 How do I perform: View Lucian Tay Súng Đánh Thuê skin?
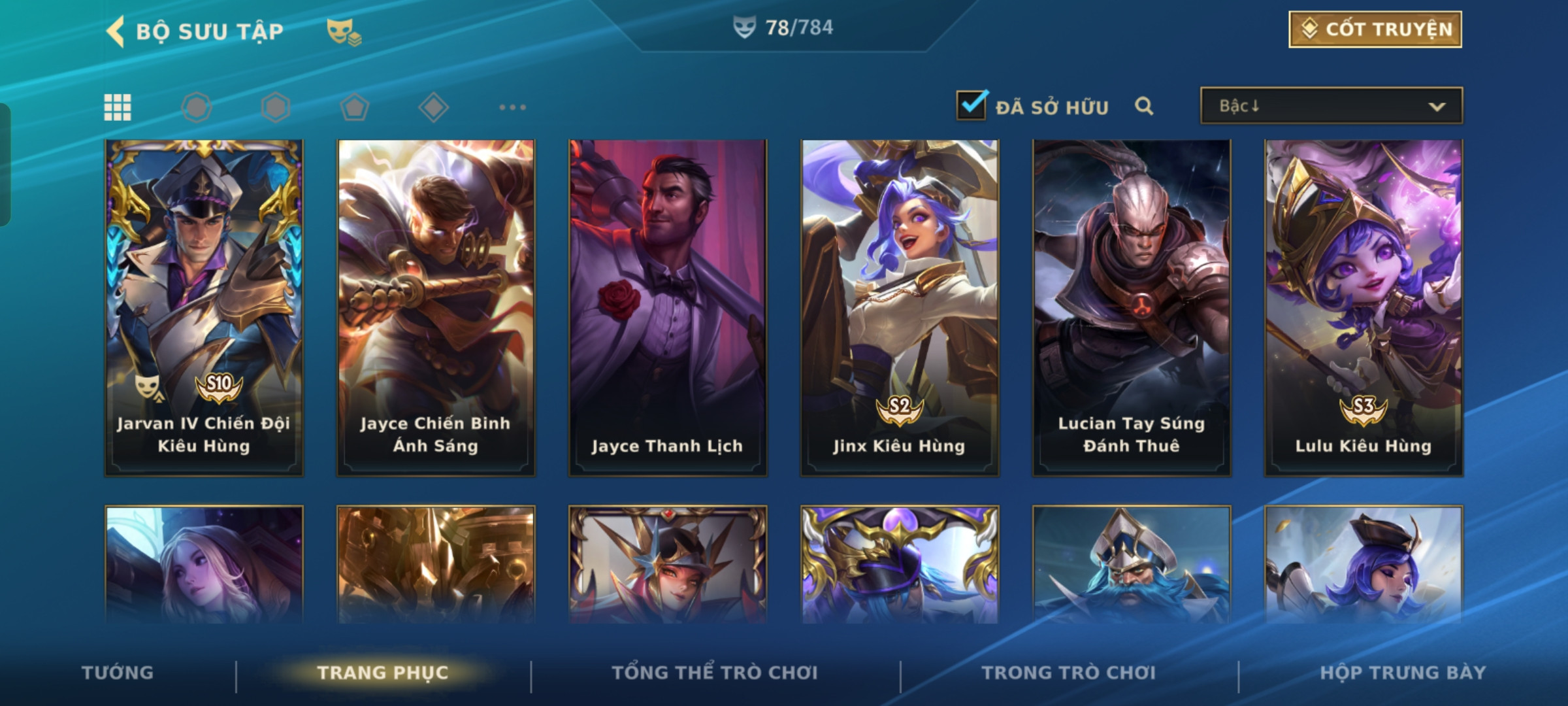coord(1132,307)
